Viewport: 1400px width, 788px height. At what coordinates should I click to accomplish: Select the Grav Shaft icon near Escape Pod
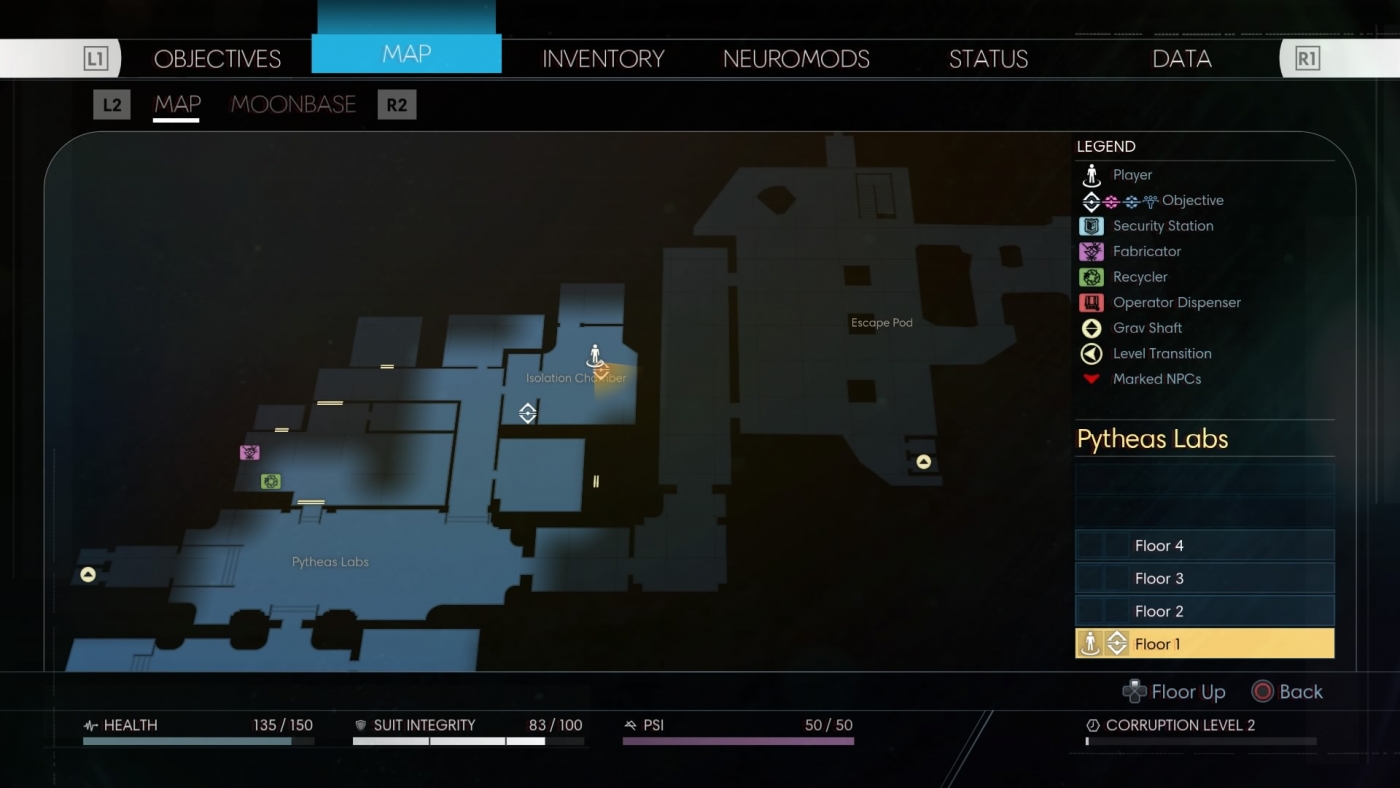point(921,461)
